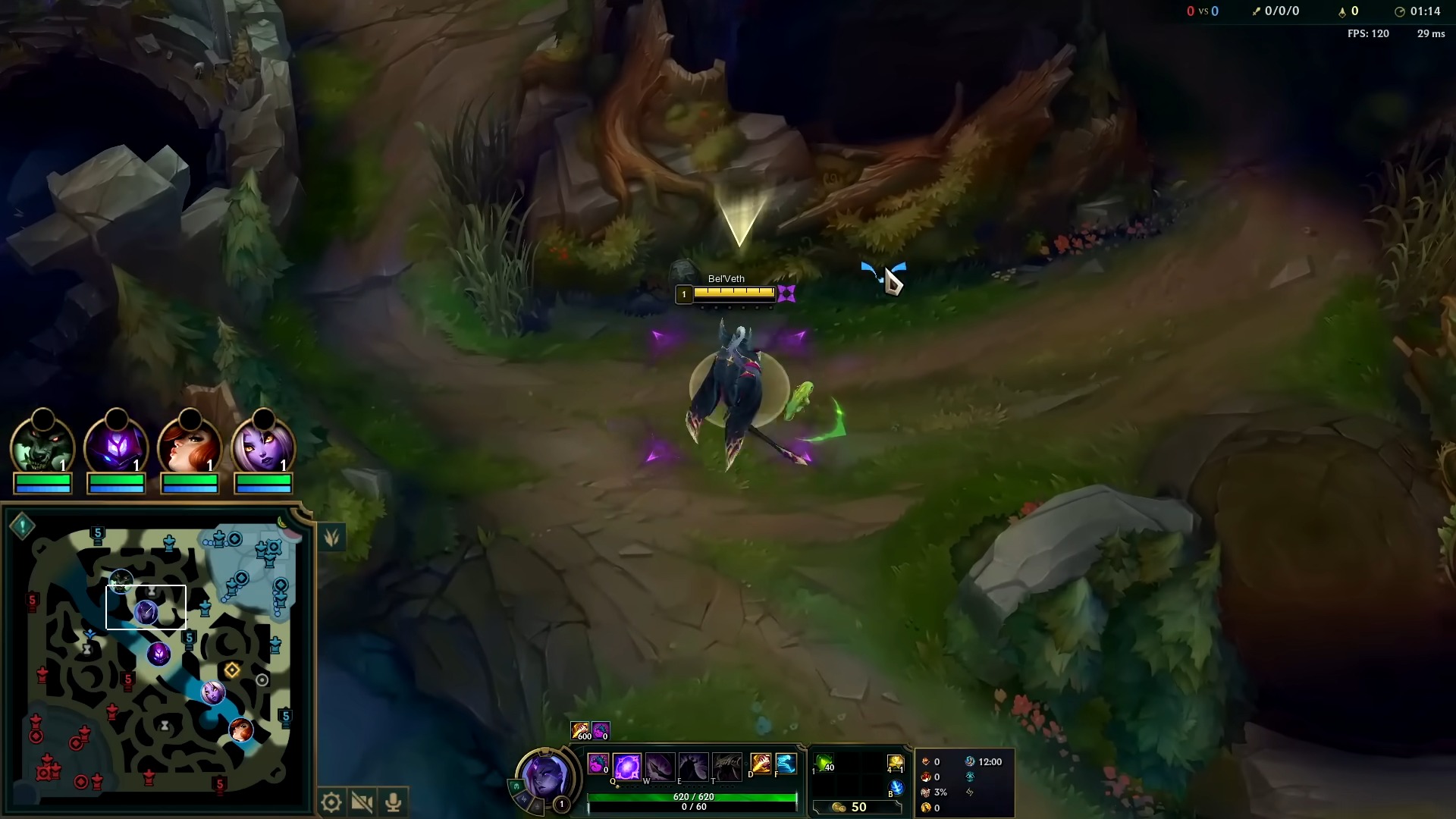The image size is (1456, 819).
Task: Click the ultimate ability icon next to T
Action: point(726,767)
